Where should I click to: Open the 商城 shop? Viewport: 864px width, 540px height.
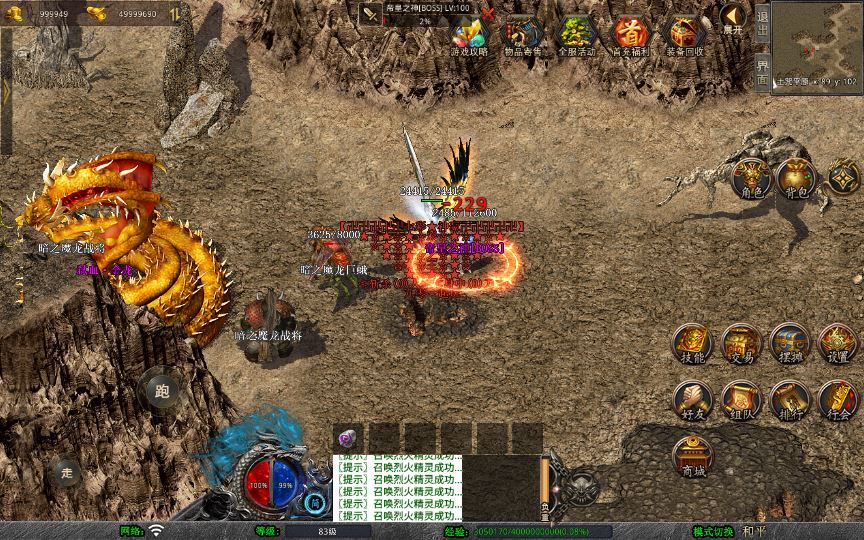(692, 457)
